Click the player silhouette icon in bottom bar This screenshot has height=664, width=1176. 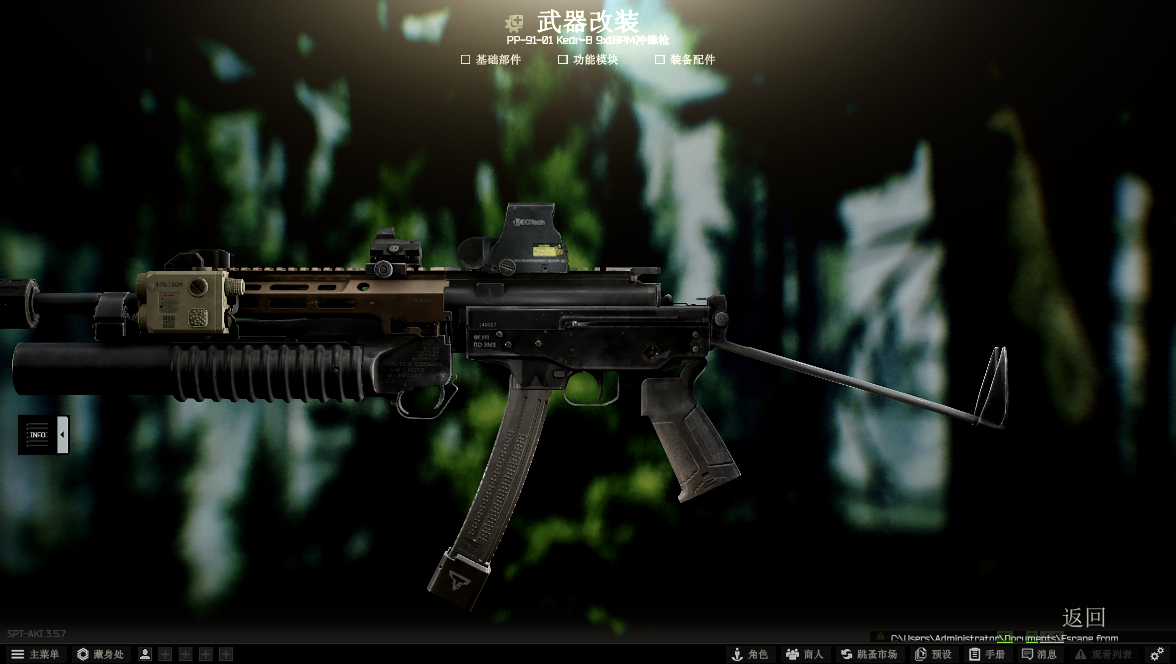[x=145, y=654]
